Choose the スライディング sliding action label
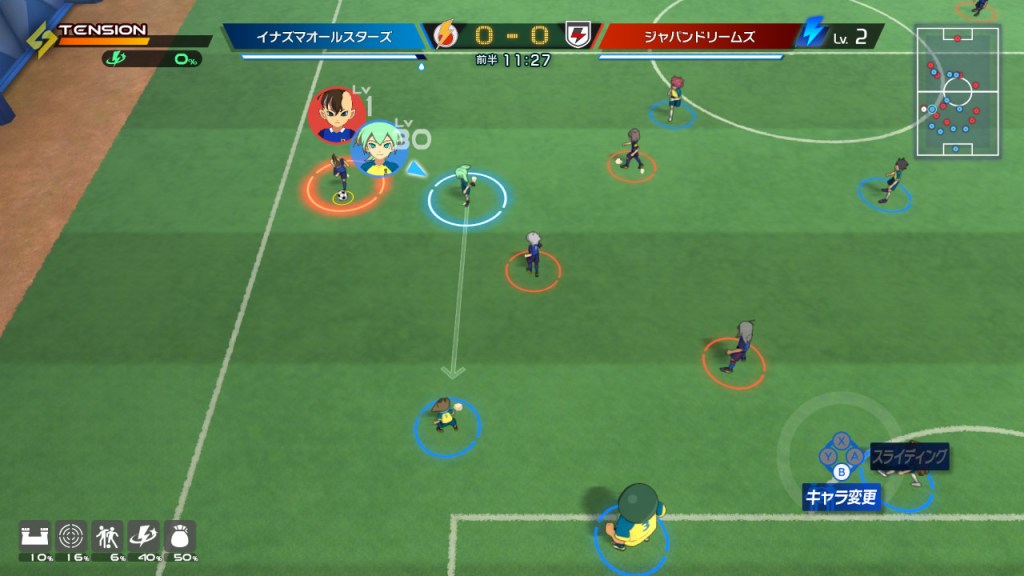 point(909,458)
